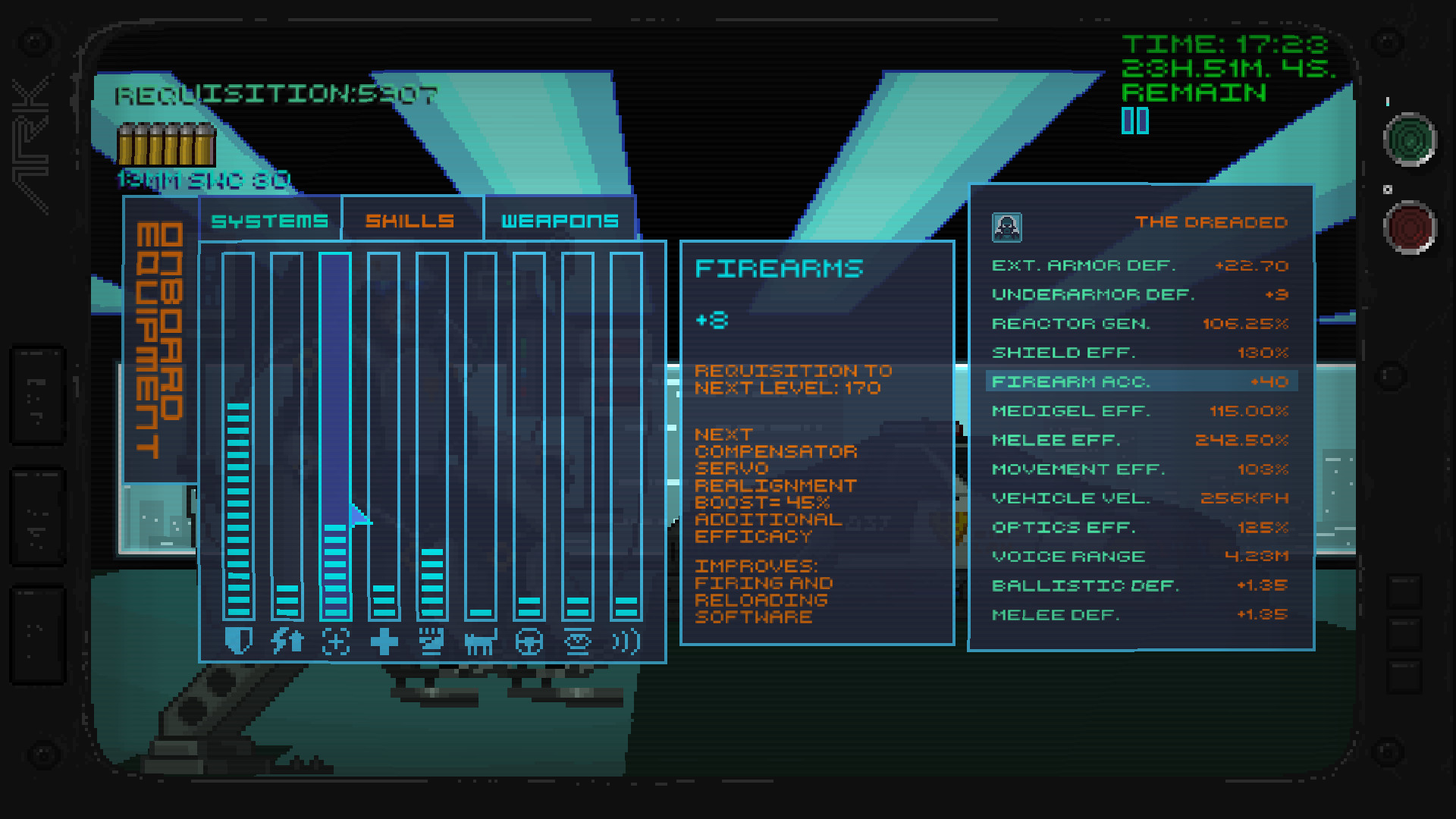The height and width of the screenshot is (819, 1456).
Task: Select the Firearm Acc. stat row
Action: [x=1137, y=381]
